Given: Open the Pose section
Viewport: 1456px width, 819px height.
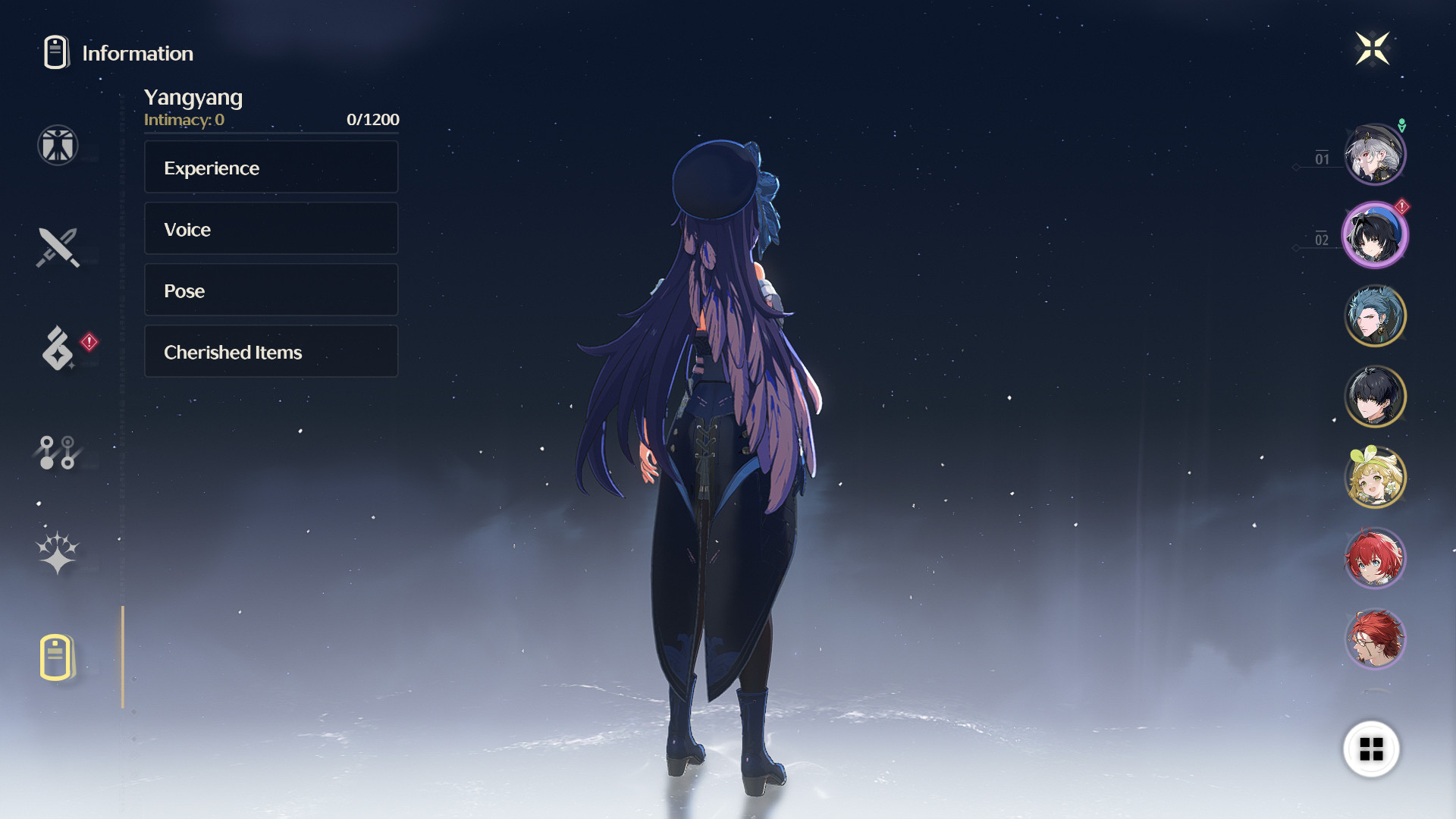Looking at the screenshot, I should 271,290.
